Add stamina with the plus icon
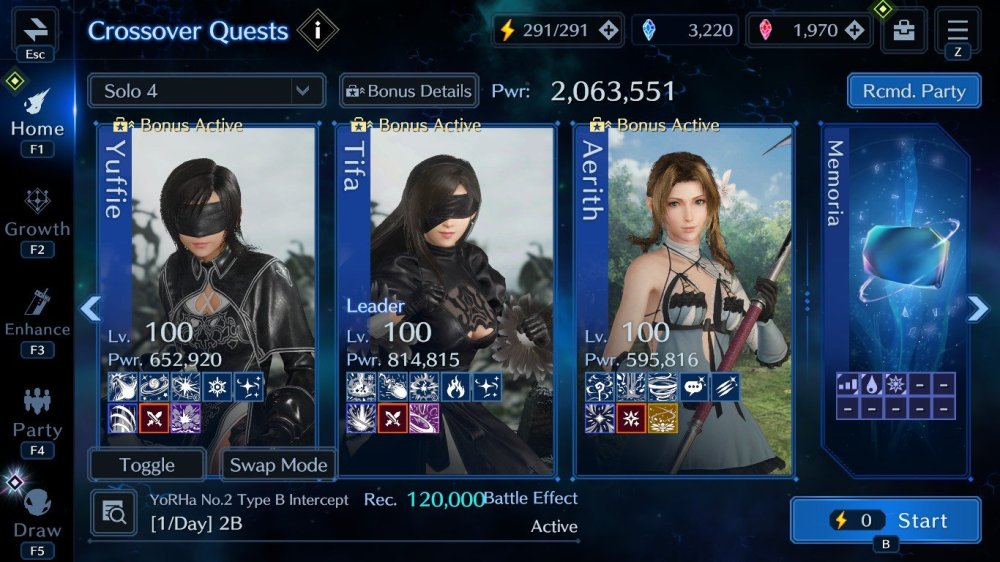This screenshot has width=1000, height=562. point(608,30)
